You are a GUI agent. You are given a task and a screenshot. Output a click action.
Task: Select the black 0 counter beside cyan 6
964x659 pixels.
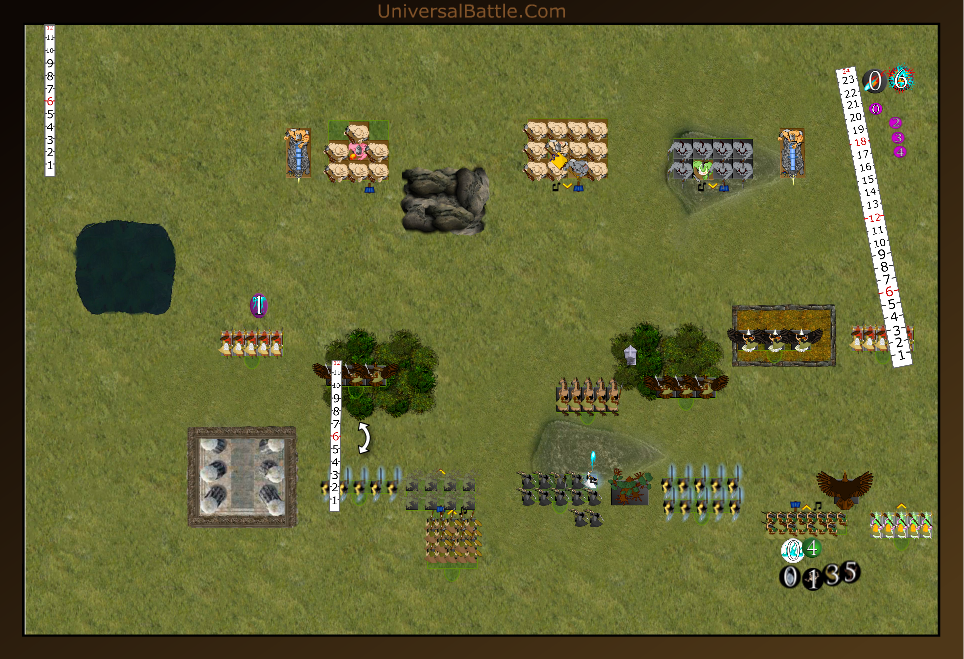874,81
